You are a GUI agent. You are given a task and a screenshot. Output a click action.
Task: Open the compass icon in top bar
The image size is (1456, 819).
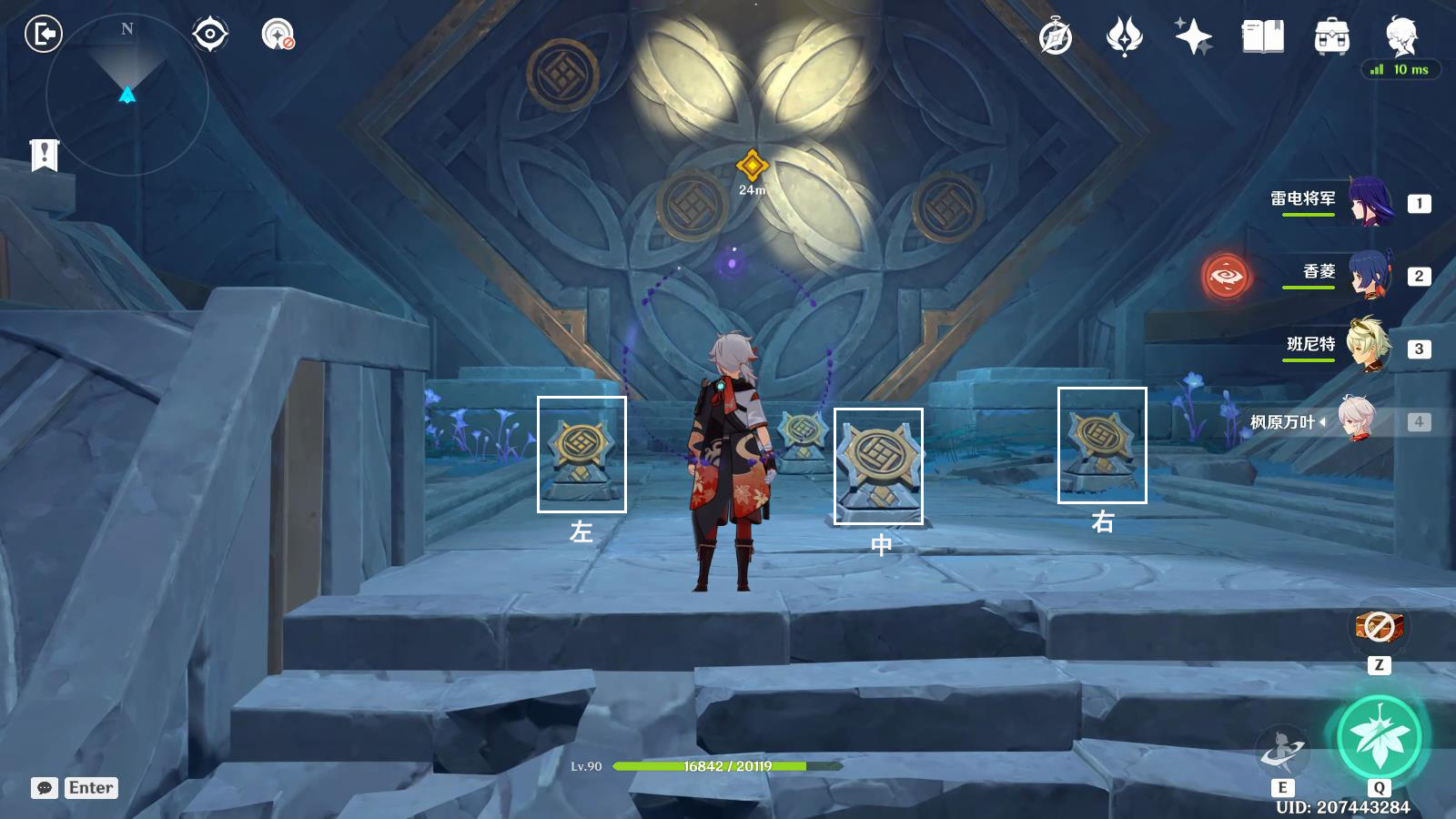[x=1056, y=37]
